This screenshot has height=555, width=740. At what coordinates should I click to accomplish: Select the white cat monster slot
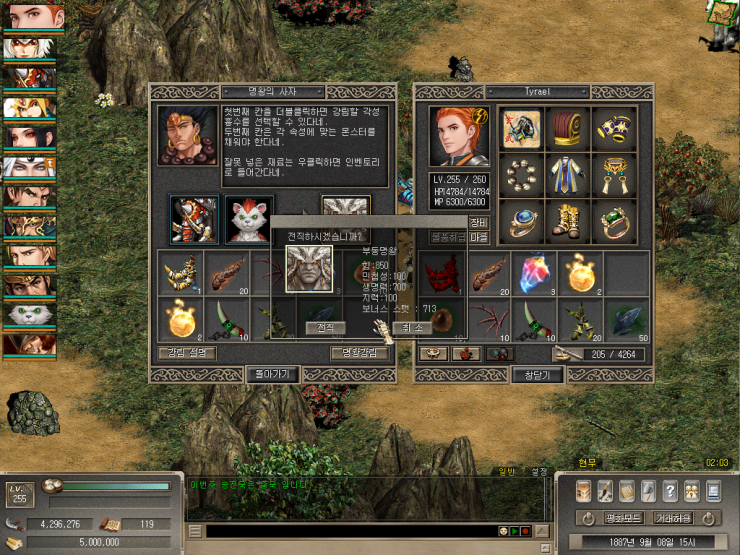click(249, 219)
